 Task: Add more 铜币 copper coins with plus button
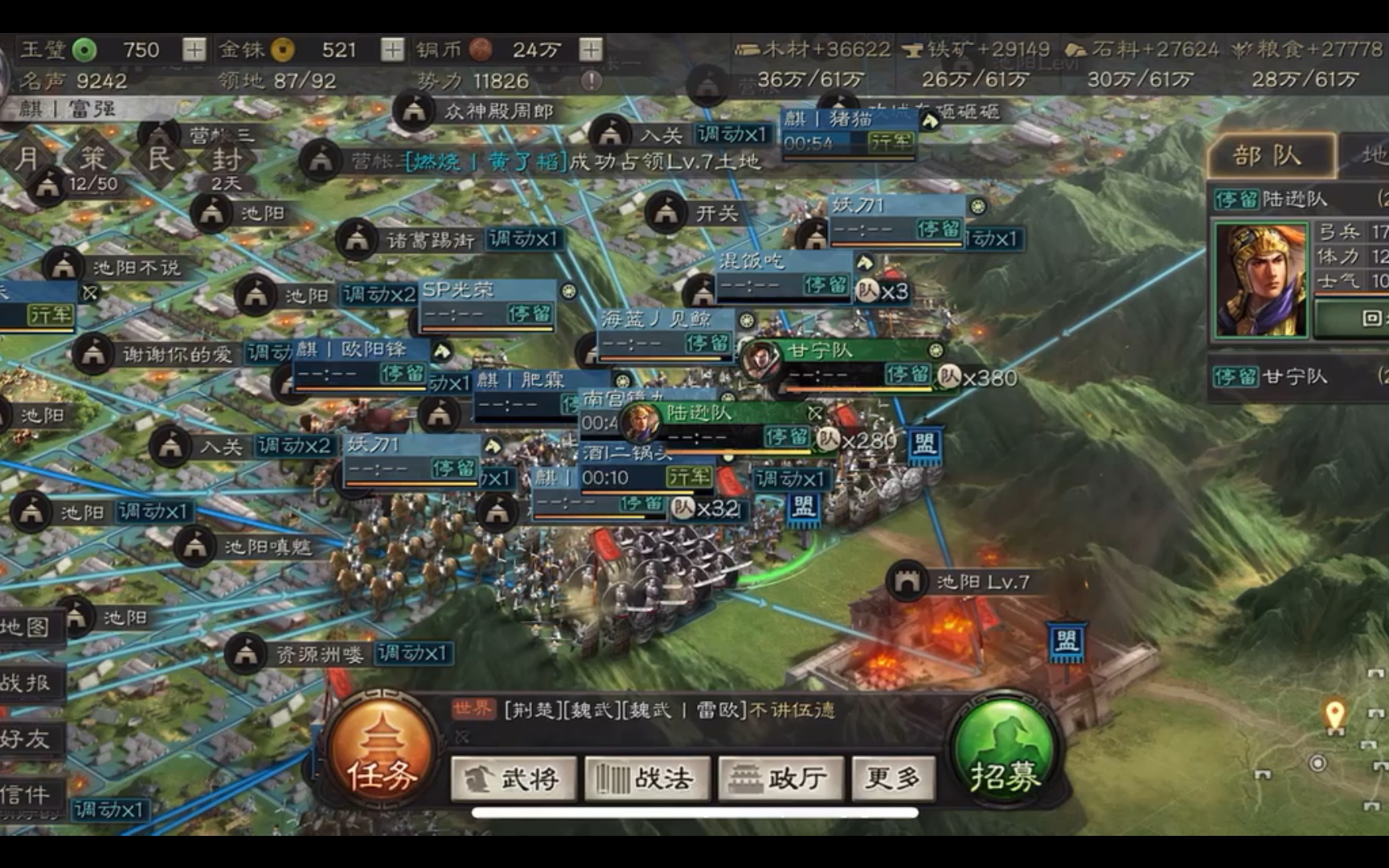[x=591, y=50]
